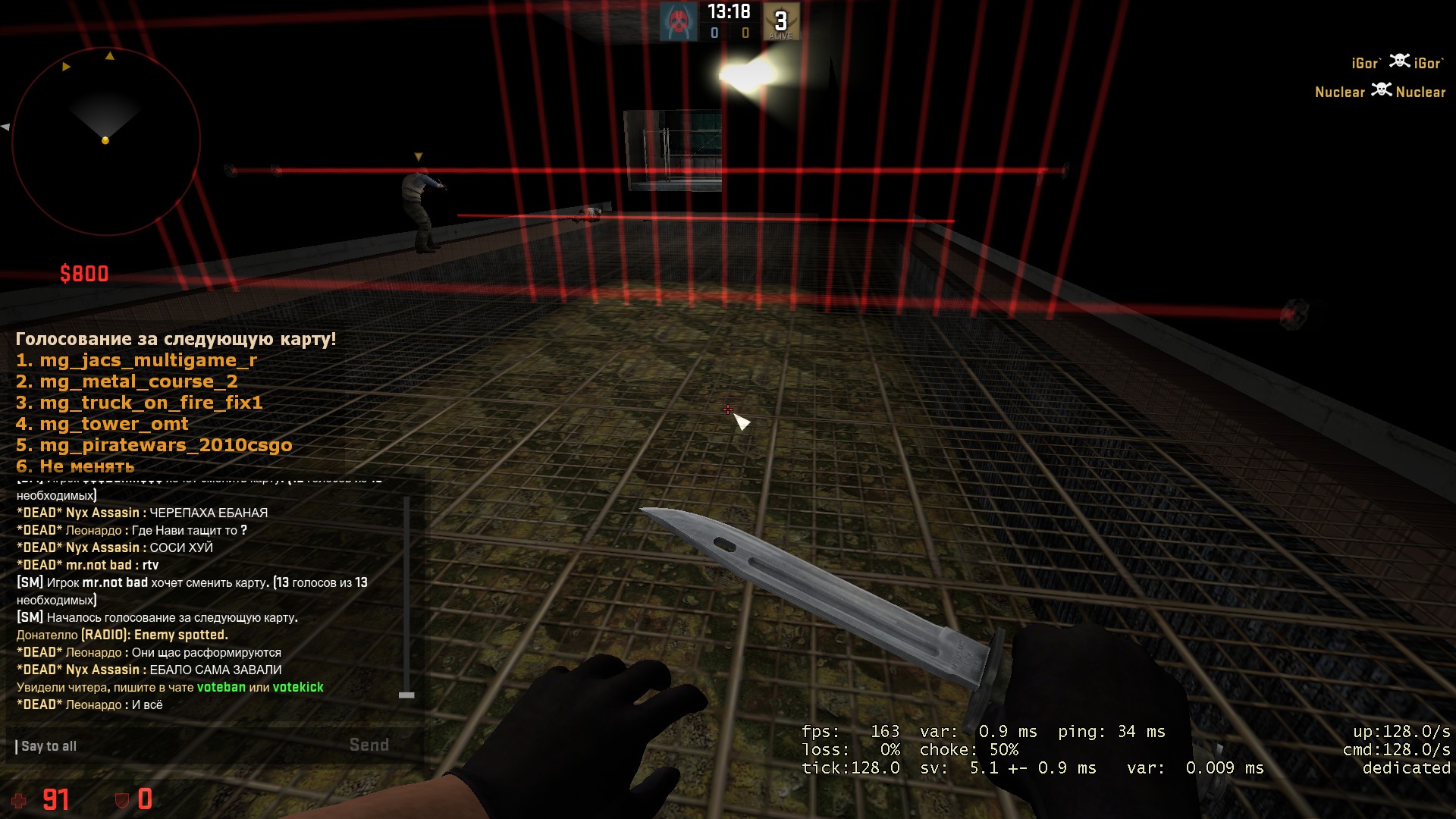Vote for mg_piratewars_2010csgo
The image size is (1456, 819).
pos(154,445)
